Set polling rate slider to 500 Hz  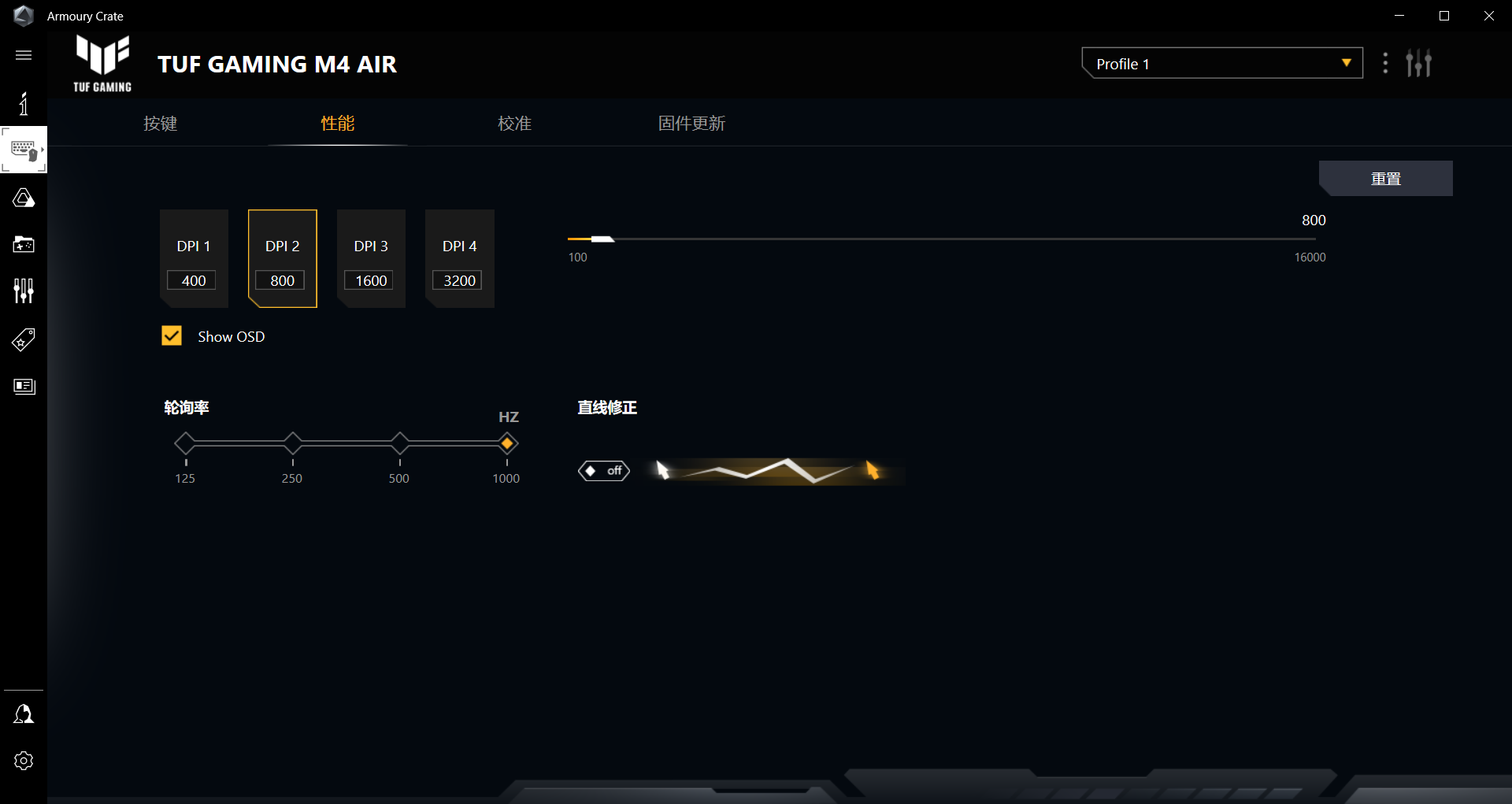(399, 443)
